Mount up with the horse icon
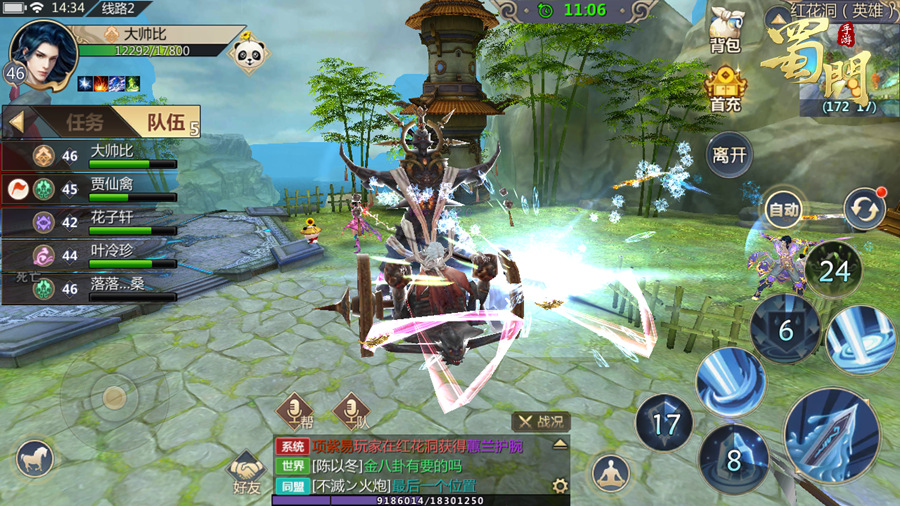 pyautogui.click(x=35, y=458)
